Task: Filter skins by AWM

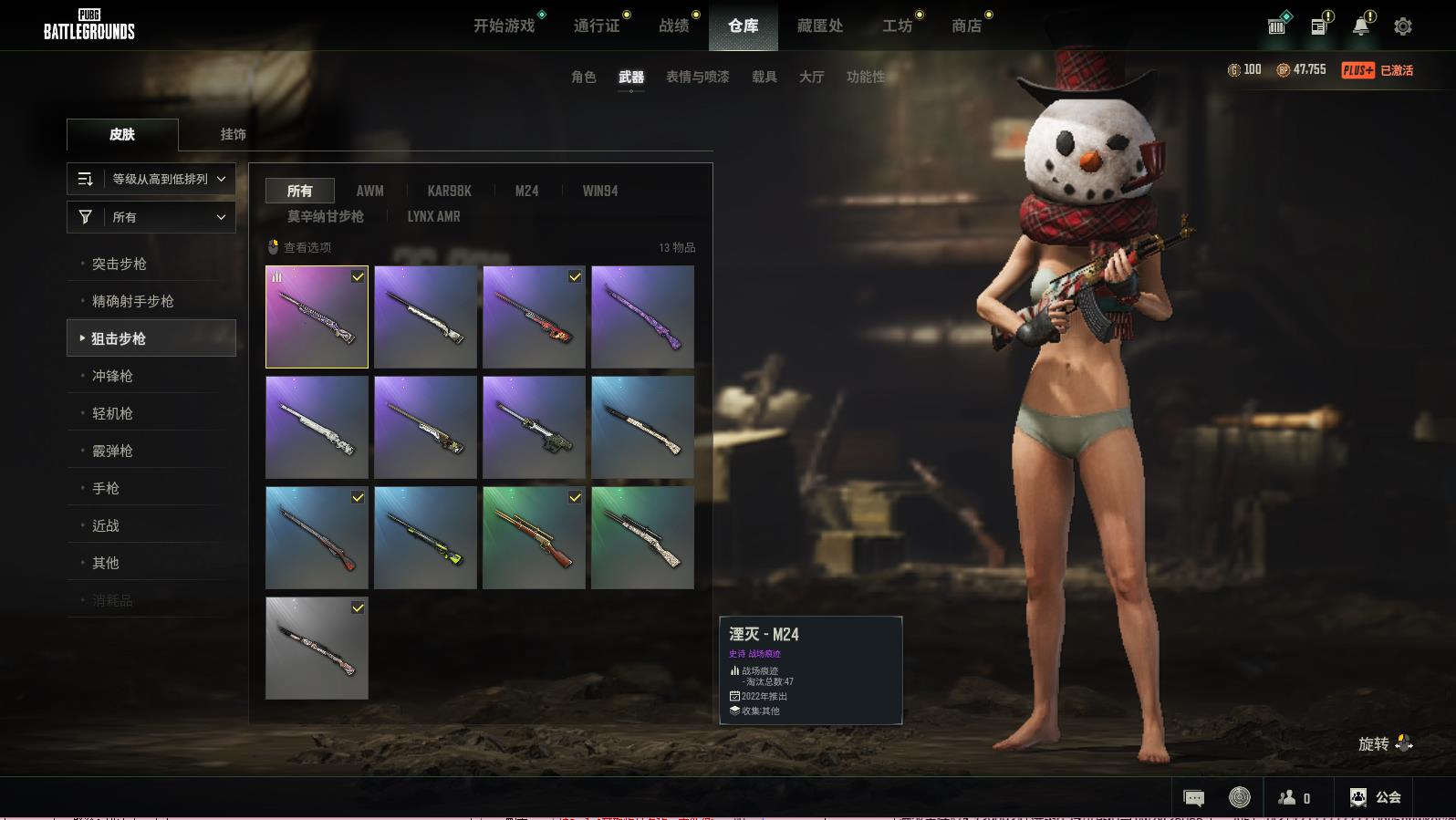Action: tap(369, 191)
